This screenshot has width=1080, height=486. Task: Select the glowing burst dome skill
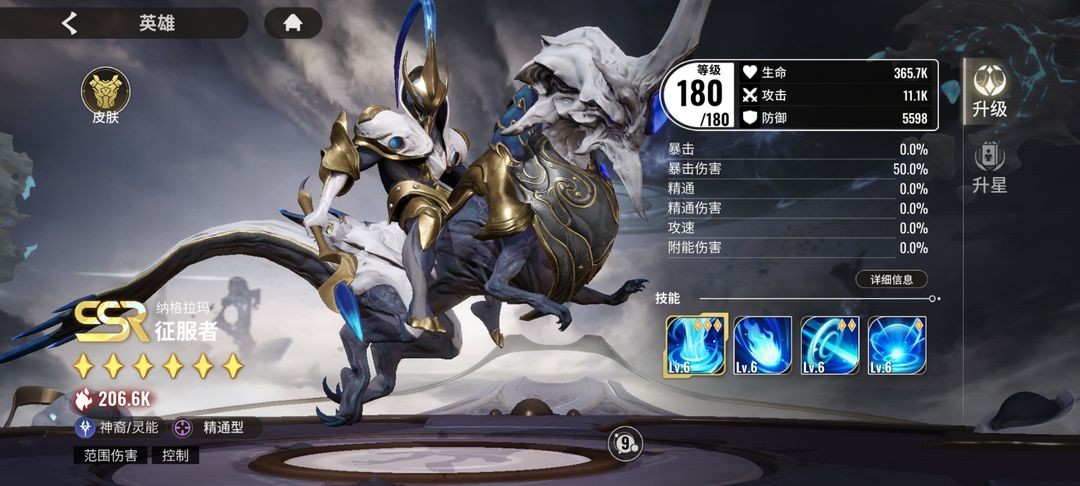[x=897, y=345]
